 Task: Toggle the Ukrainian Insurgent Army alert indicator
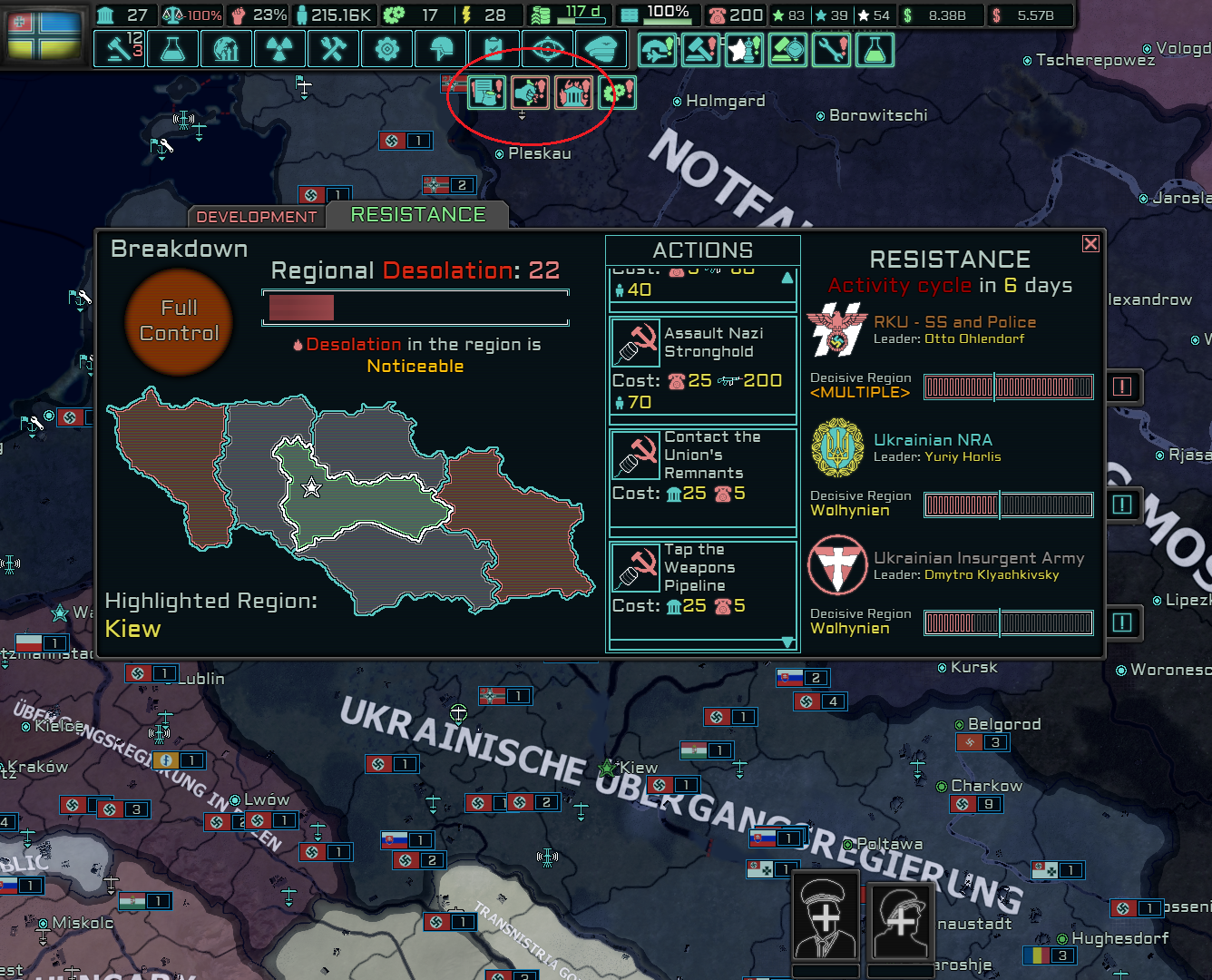[x=1122, y=623]
